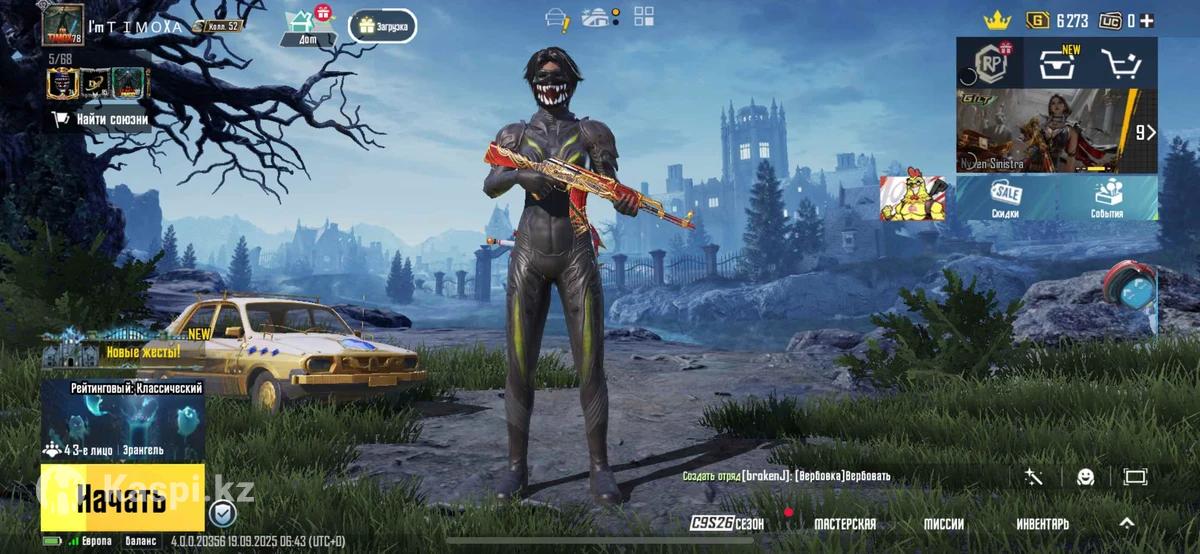Open the crate box marked NEW
Image resolution: width=1200 pixels, height=554 pixels.
click(1057, 64)
